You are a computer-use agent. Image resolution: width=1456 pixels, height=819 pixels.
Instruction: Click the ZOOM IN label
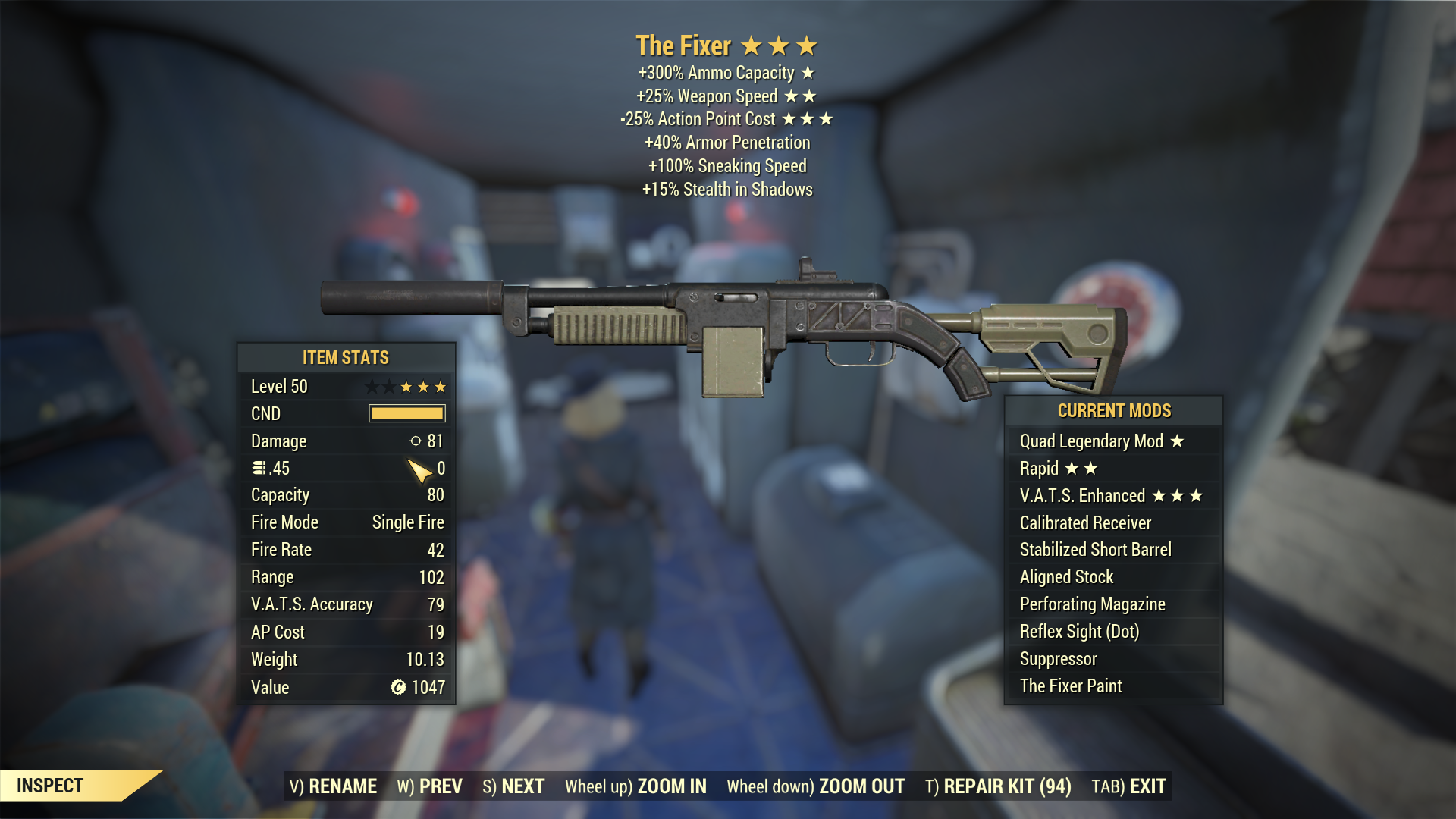(x=671, y=786)
